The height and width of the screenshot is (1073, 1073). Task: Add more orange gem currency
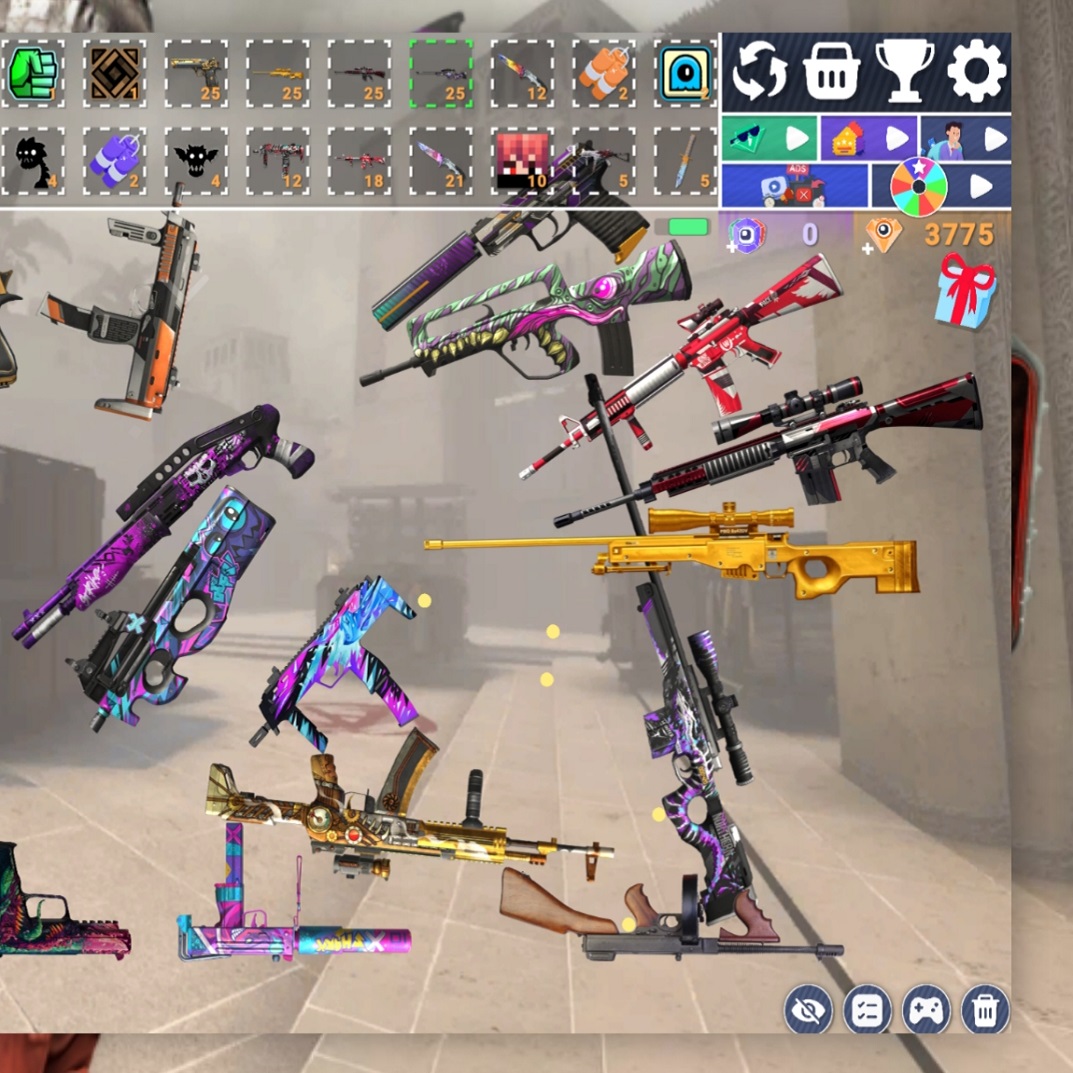[x=883, y=235]
